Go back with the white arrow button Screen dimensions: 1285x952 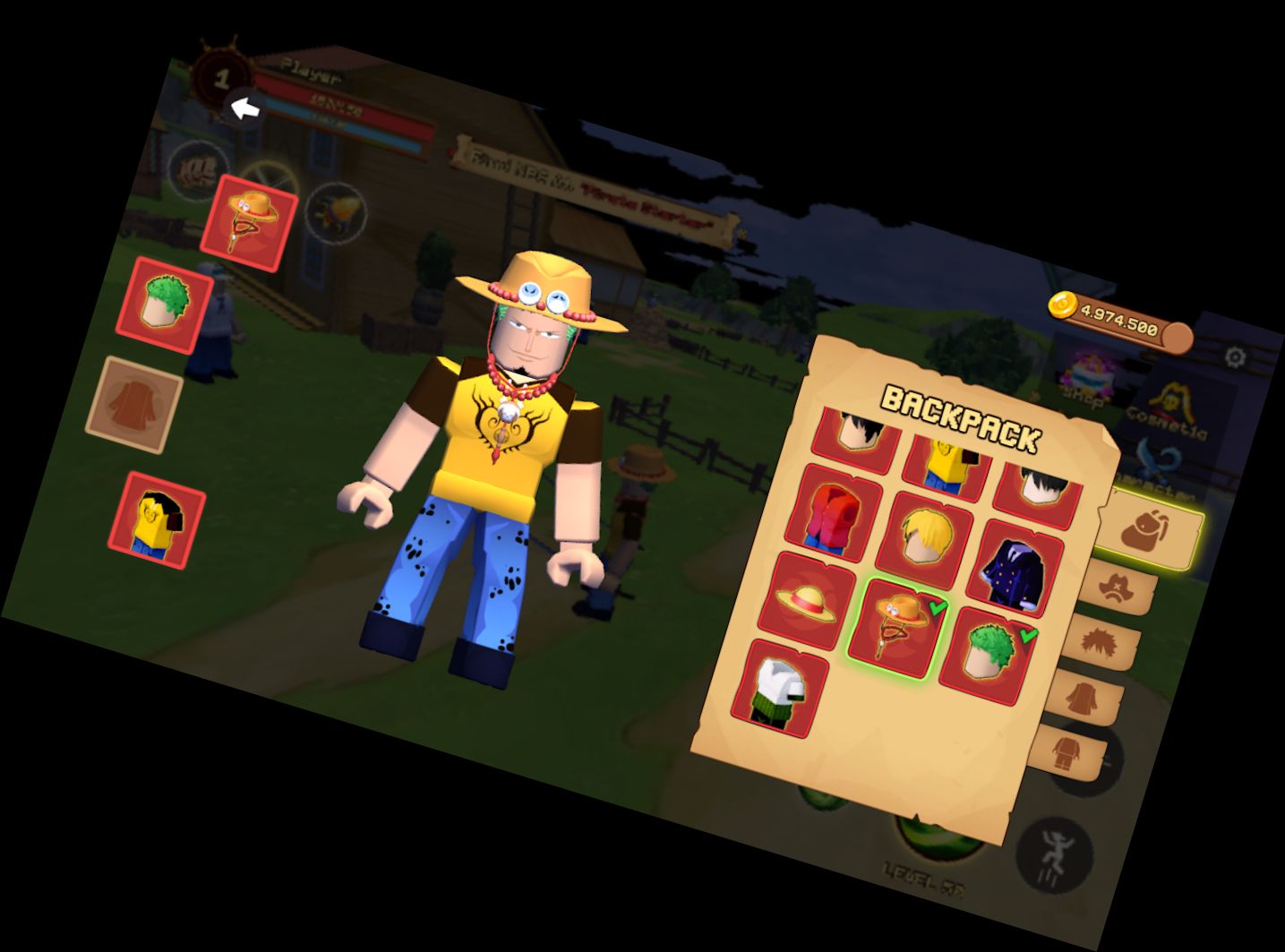click(x=246, y=109)
